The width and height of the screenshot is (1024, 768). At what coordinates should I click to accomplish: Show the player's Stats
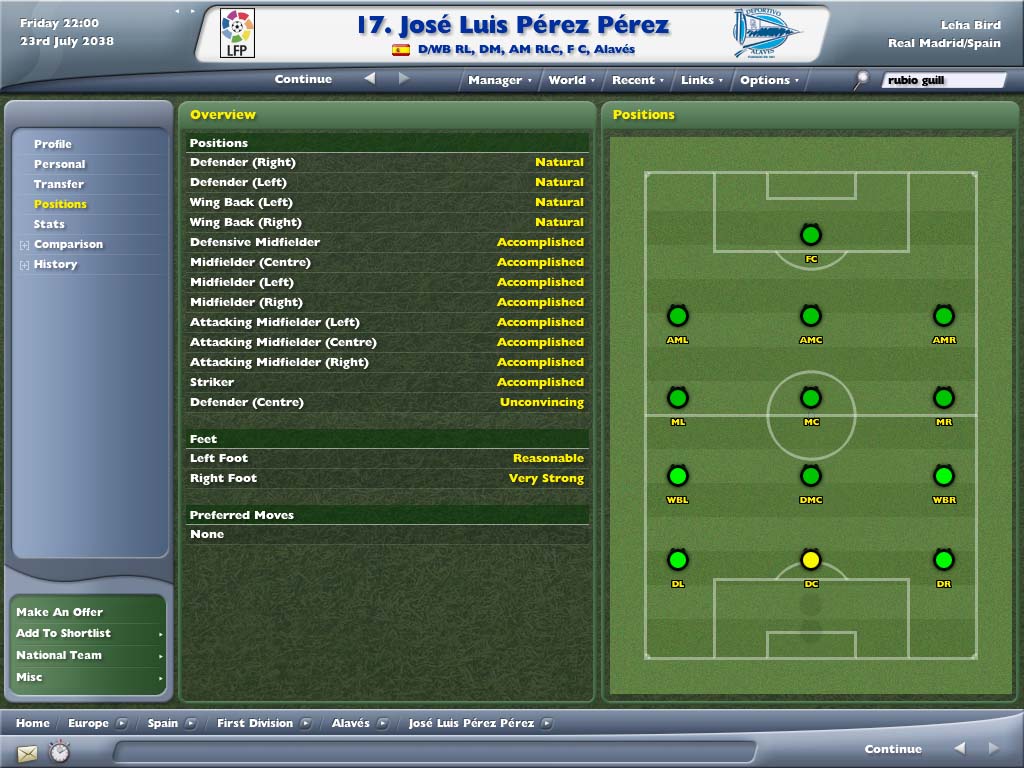[49, 224]
